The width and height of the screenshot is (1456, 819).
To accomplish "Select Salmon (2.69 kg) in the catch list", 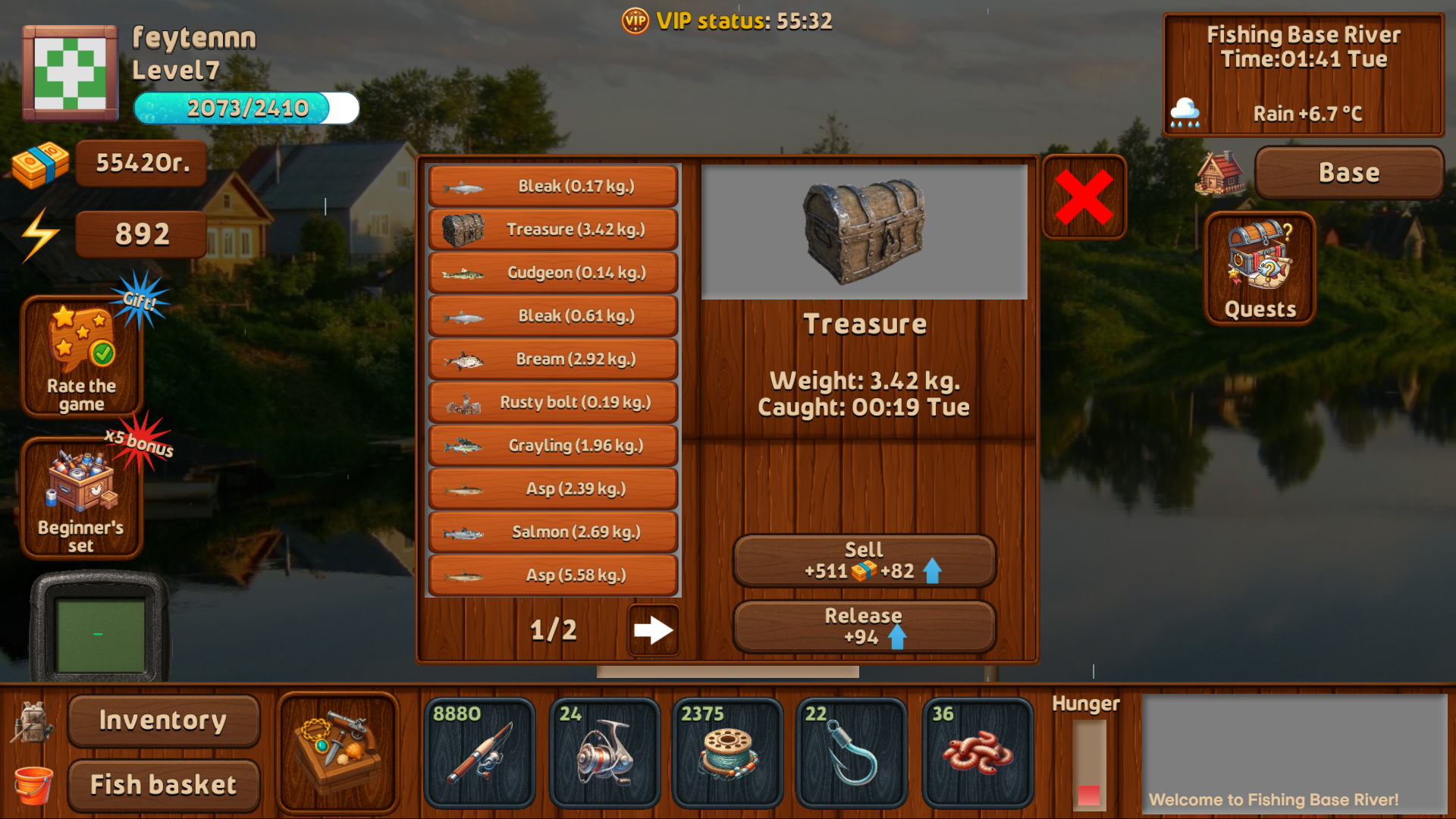I will (x=552, y=532).
